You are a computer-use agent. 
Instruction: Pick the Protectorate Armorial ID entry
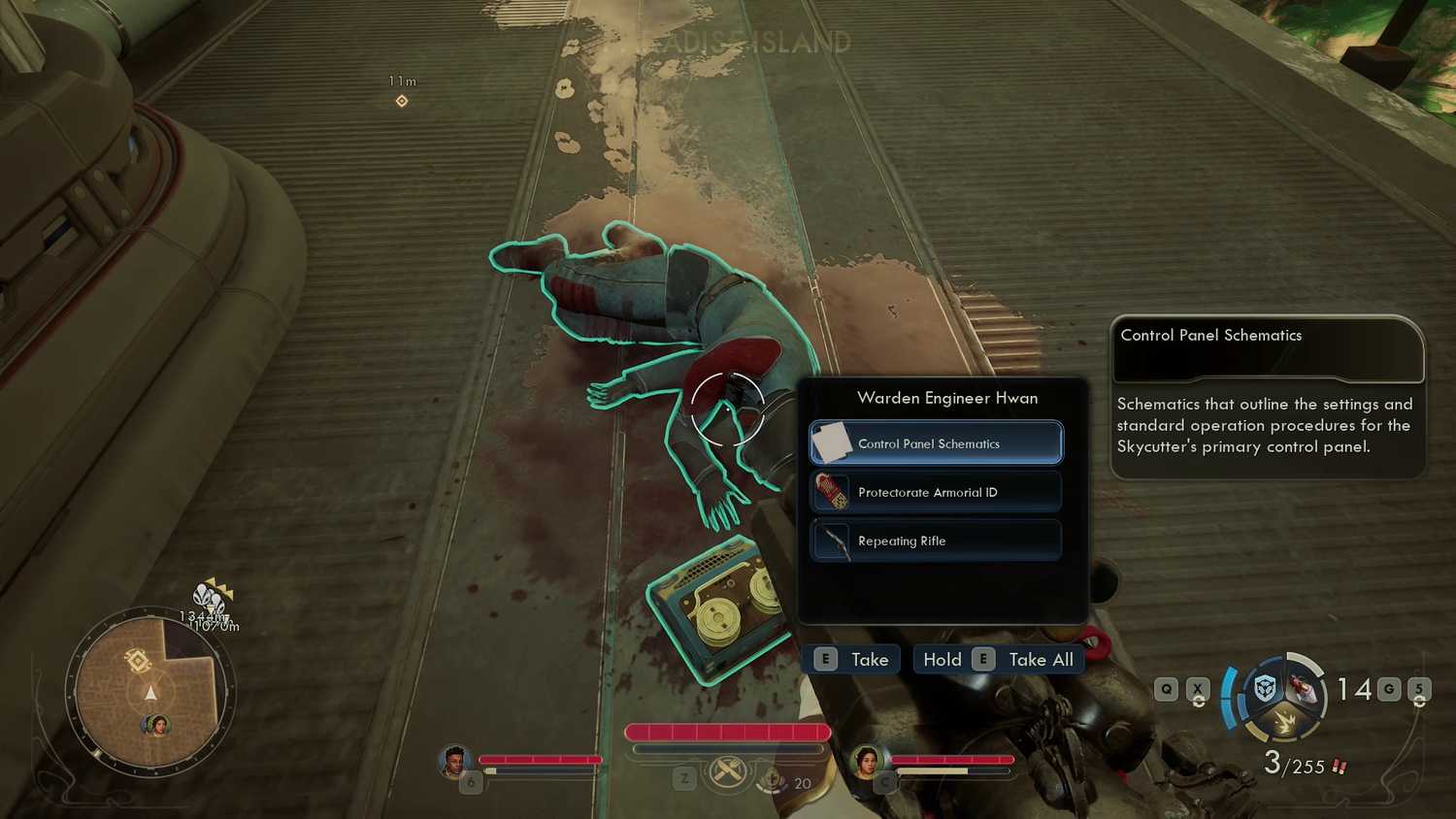click(x=936, y=492)
